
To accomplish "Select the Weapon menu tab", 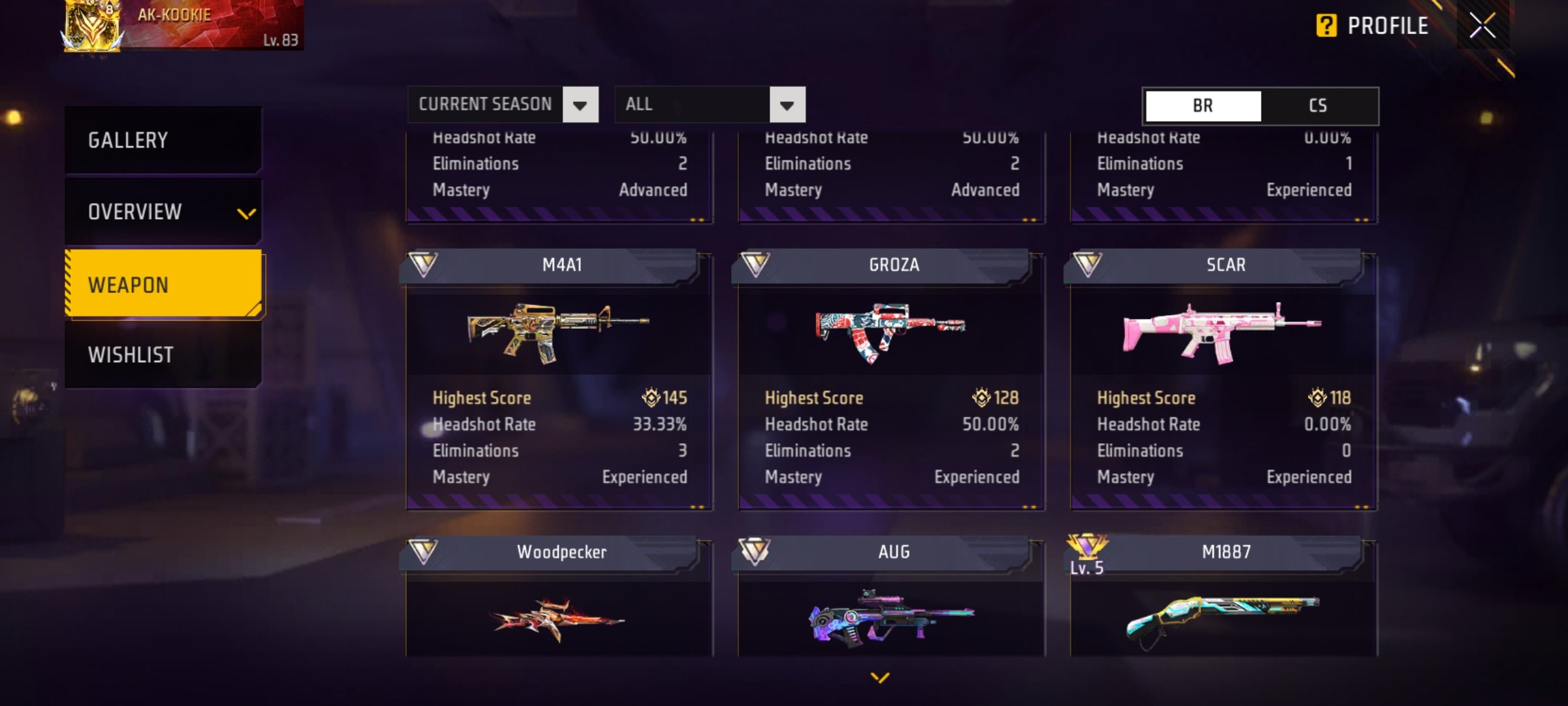I will pyautogui.click(x=163, y=285).
